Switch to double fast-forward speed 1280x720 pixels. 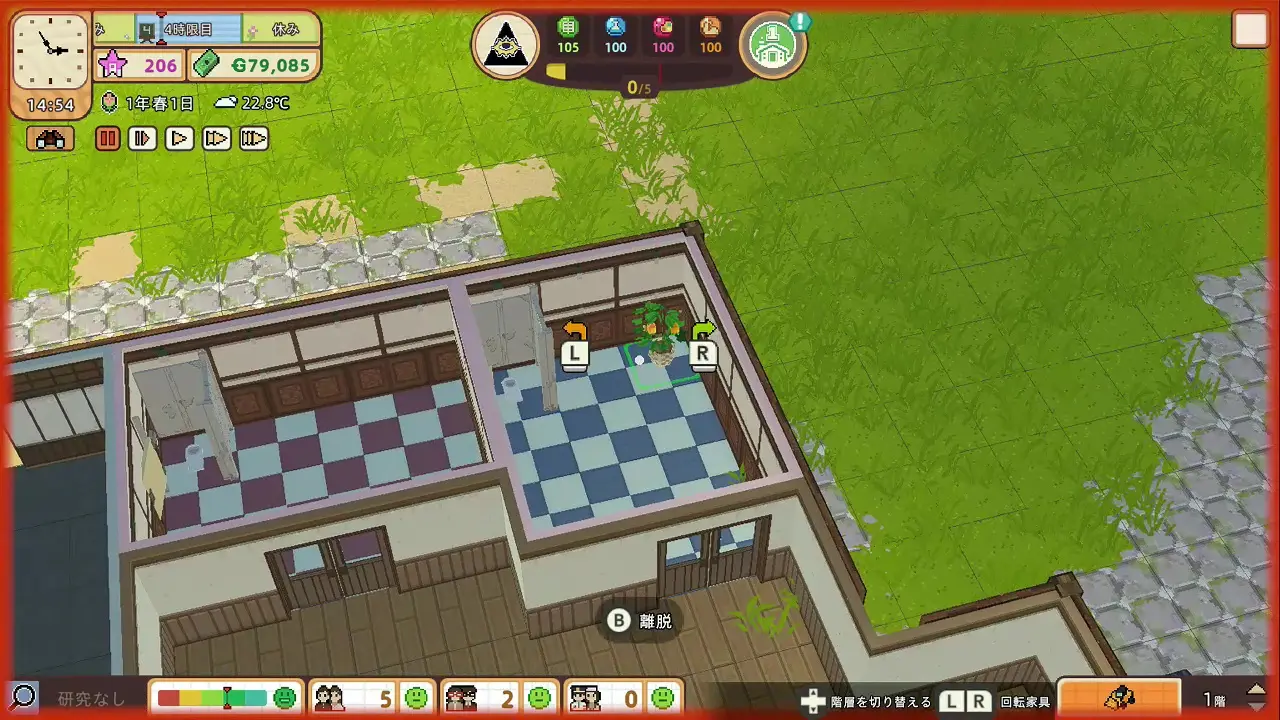click(216, 139)
